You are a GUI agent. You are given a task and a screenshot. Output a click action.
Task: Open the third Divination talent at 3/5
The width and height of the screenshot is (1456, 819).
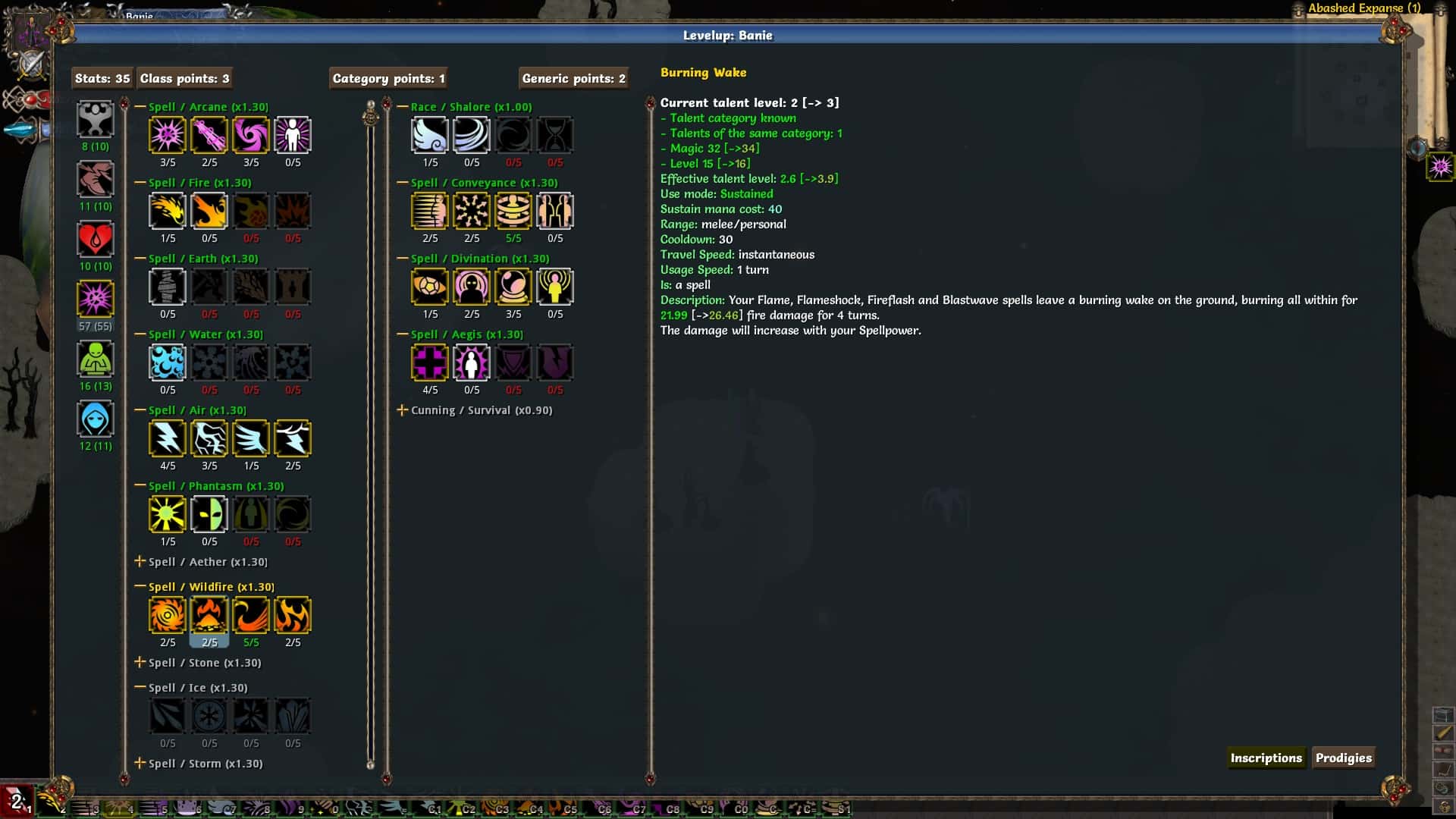513,287
